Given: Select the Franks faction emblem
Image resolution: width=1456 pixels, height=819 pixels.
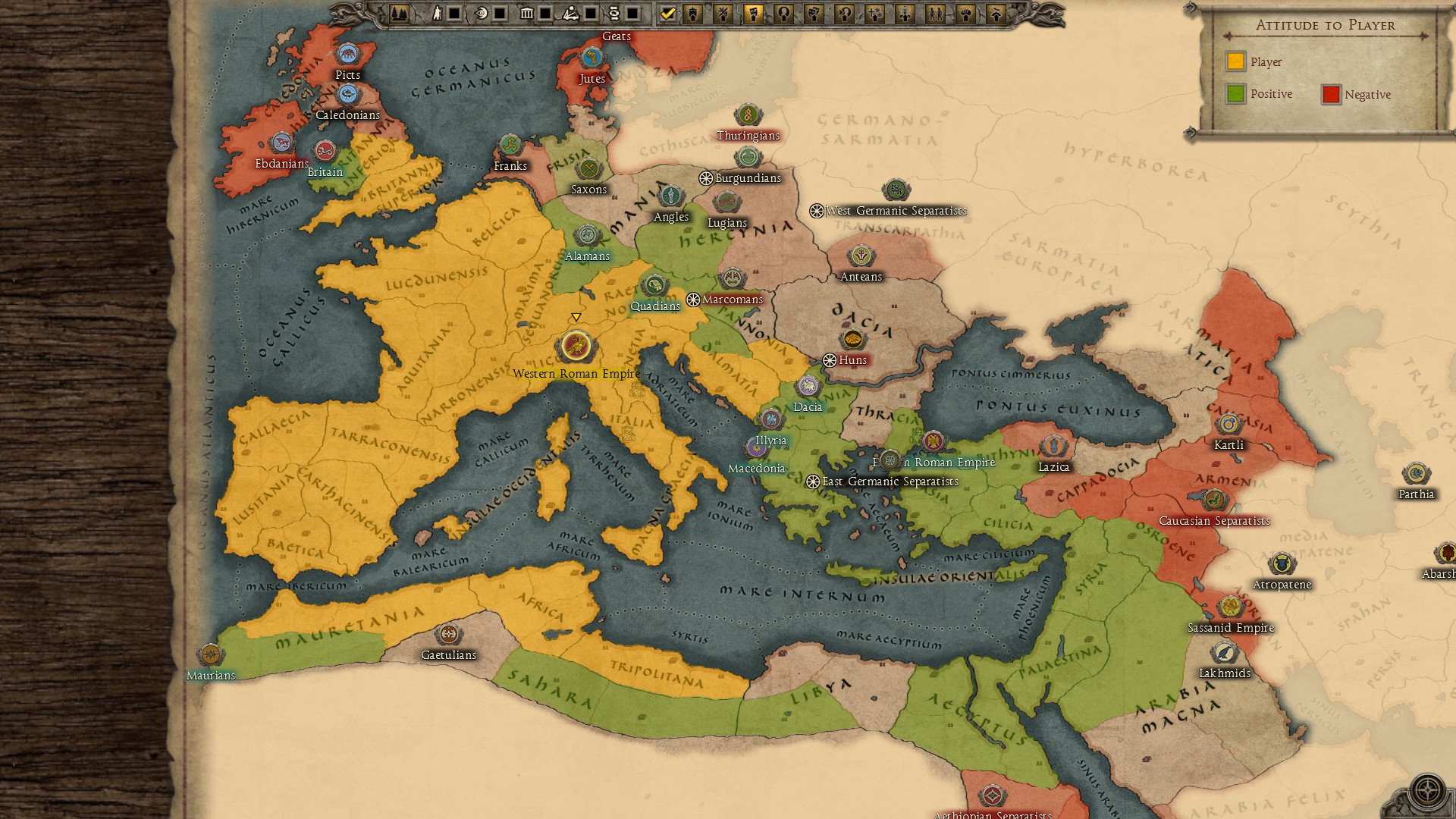Looking at the screenshot, I should tap(510, 145).
